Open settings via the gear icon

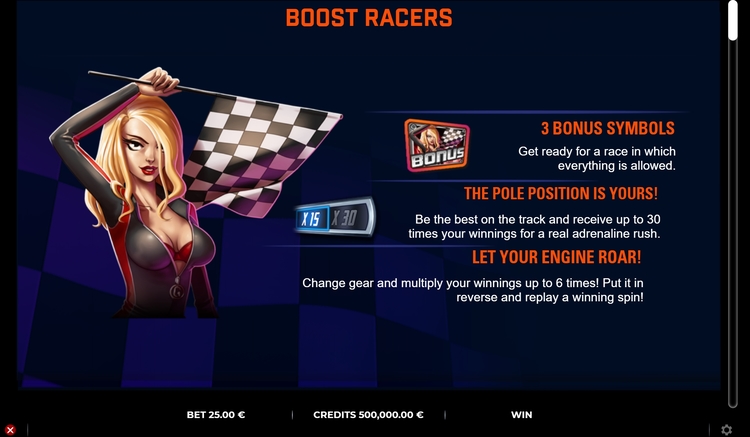point(727,430)
